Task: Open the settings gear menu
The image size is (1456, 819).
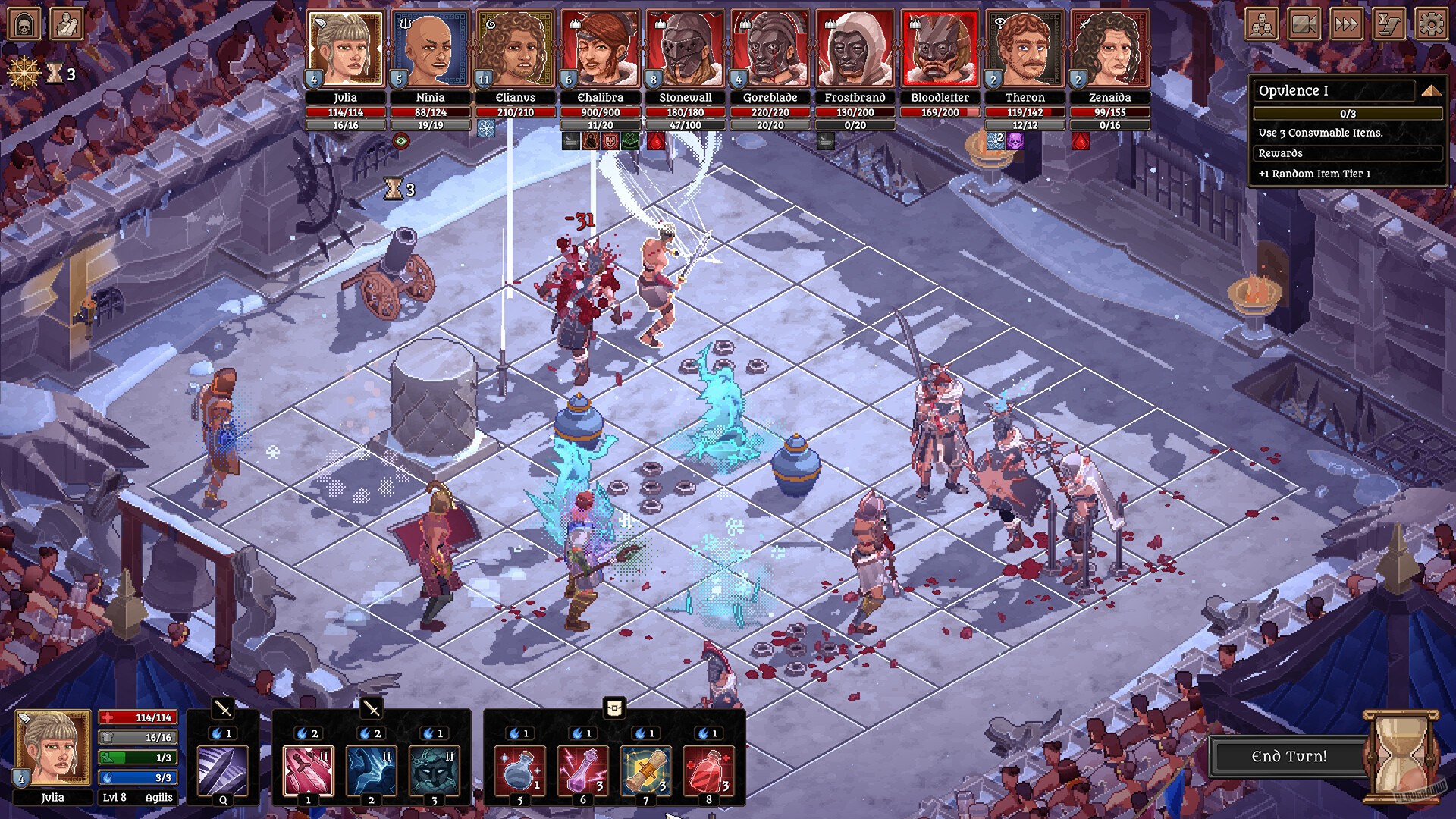Action: tap(1432, 24)
